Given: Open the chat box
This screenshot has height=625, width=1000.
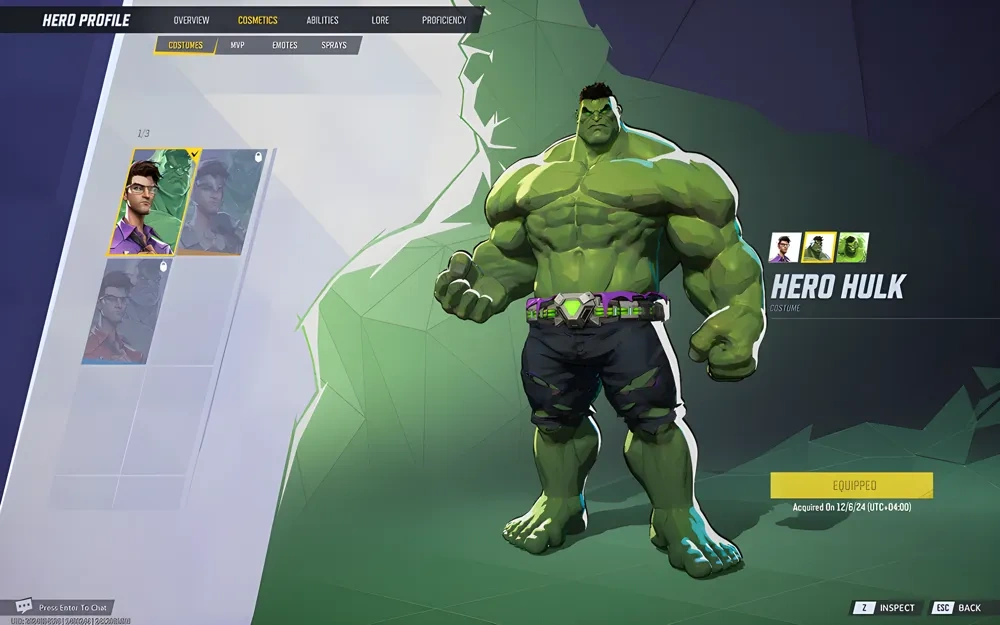Looking at the screenshot, I should click(x=62, y=607).
